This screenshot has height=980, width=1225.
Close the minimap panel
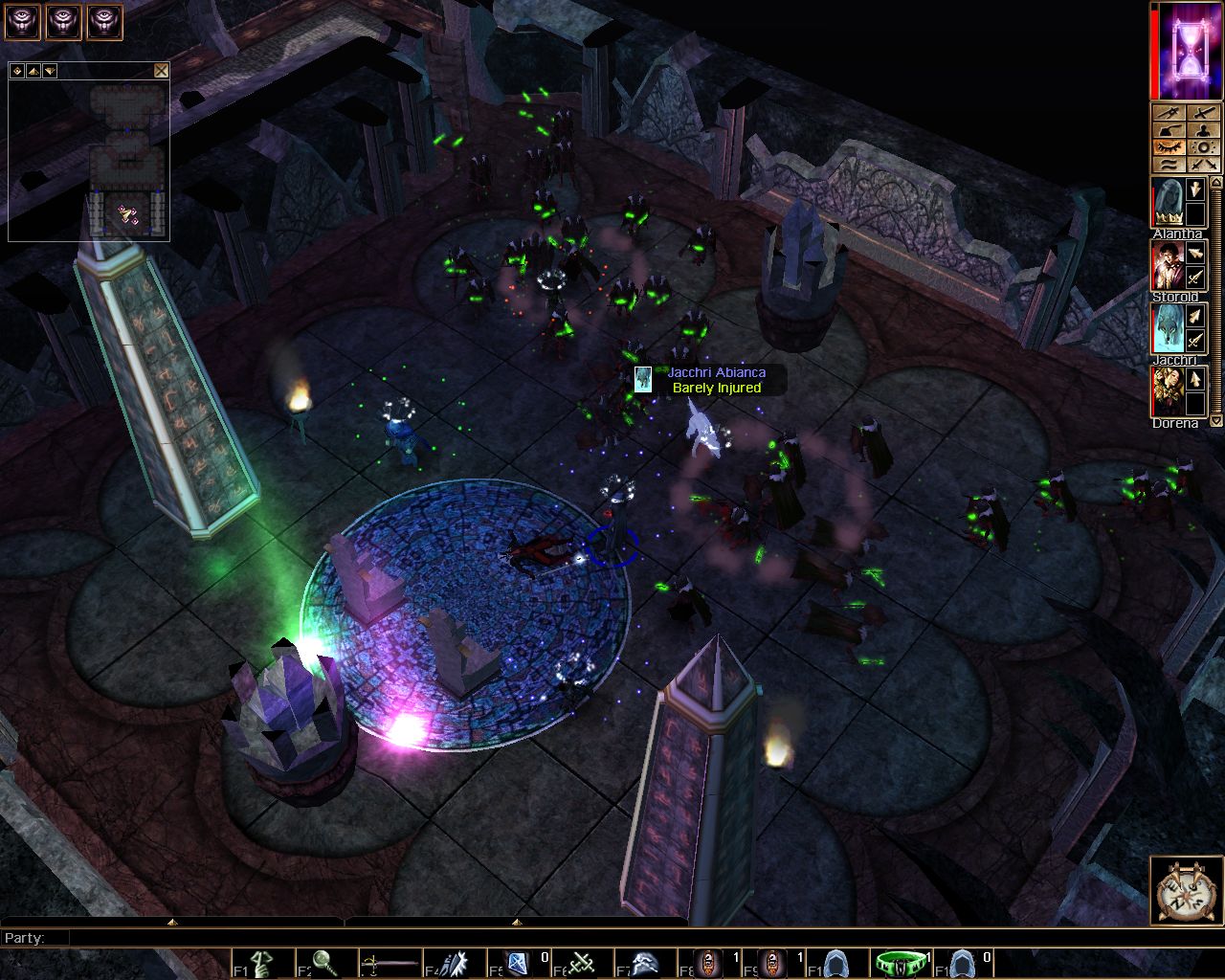(x=161, y=71)
